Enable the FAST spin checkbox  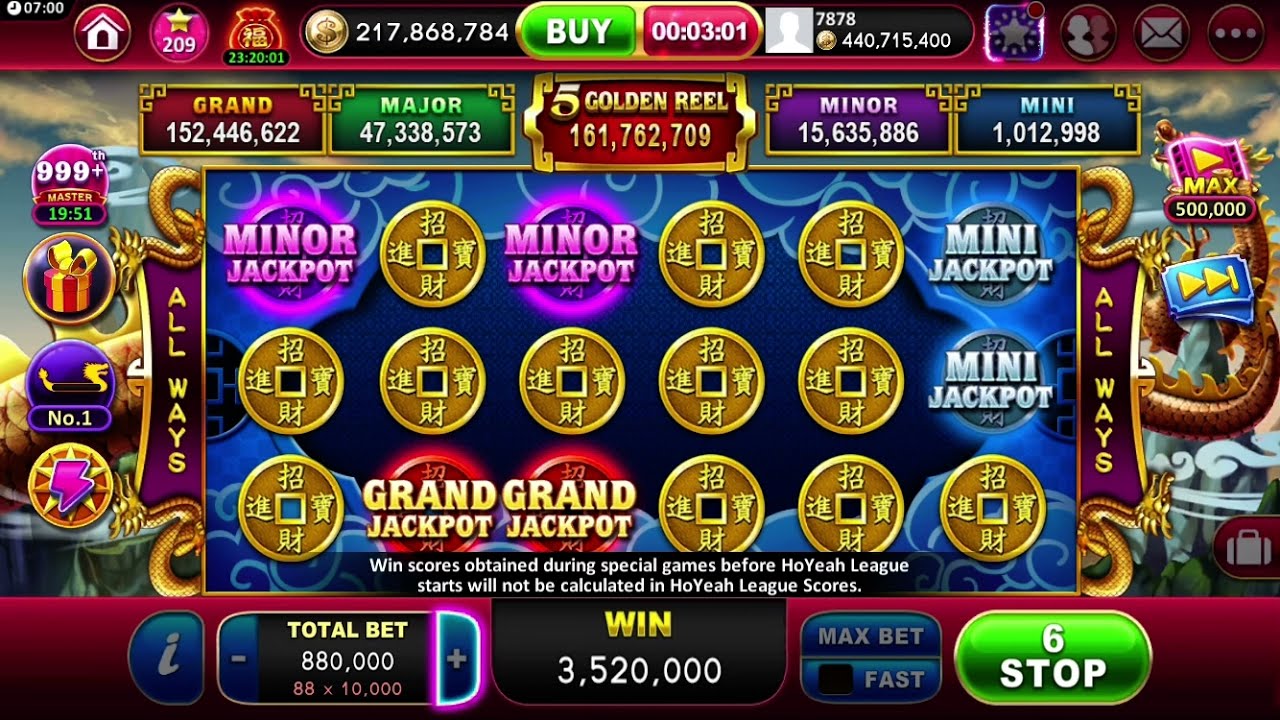[837, 678]
